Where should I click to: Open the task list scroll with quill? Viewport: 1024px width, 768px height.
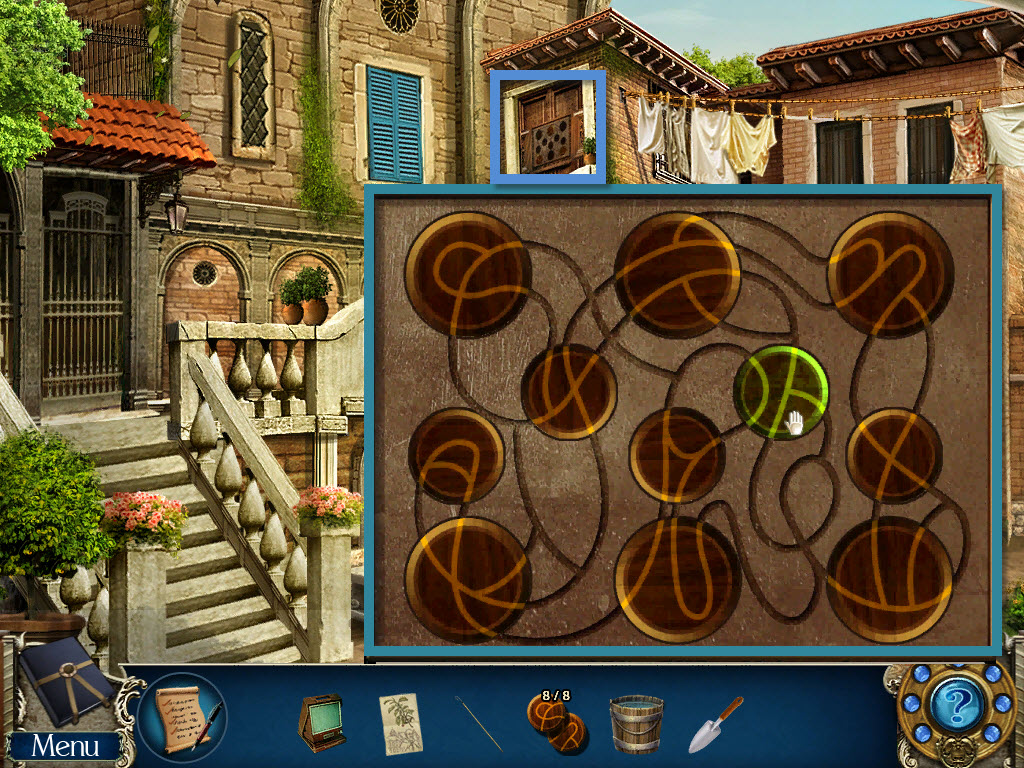point(183,716)
